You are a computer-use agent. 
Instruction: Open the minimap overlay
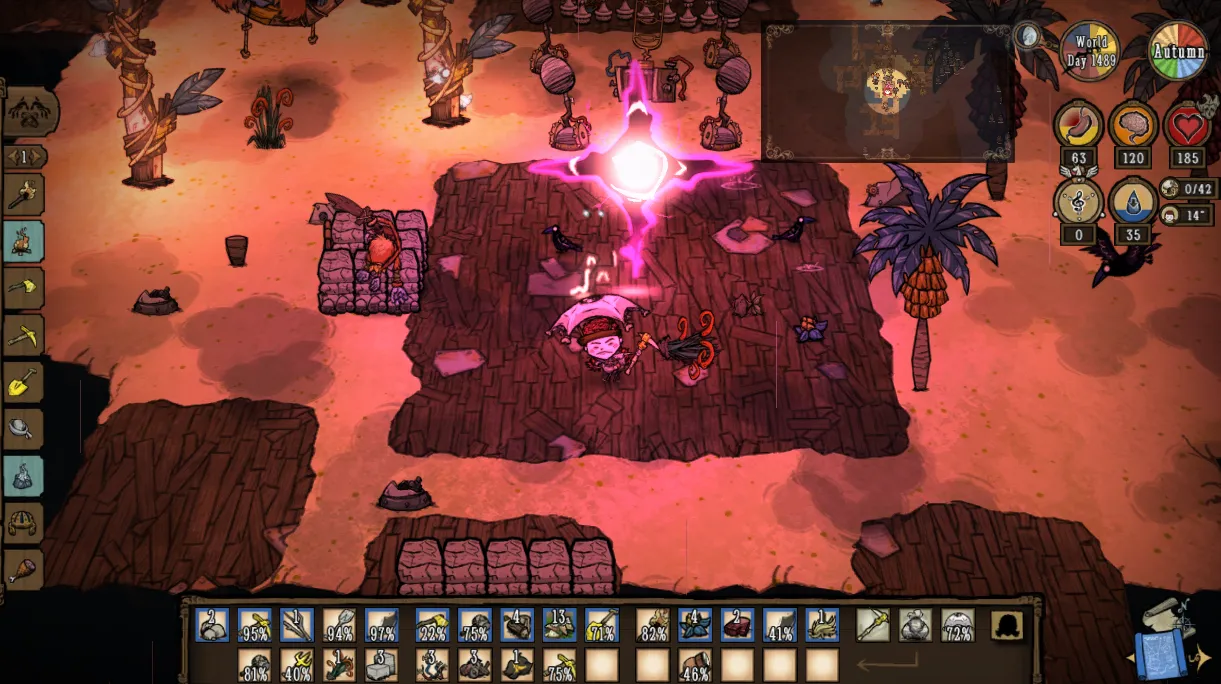pos(887,91)
